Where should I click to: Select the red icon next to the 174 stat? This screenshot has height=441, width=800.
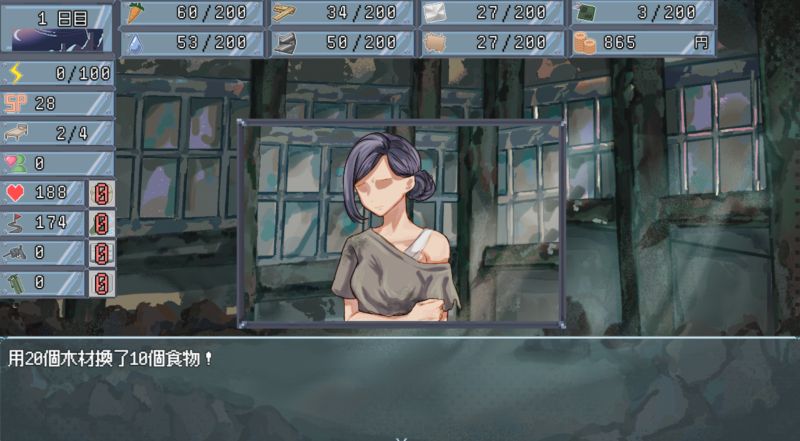coord(102,222)
